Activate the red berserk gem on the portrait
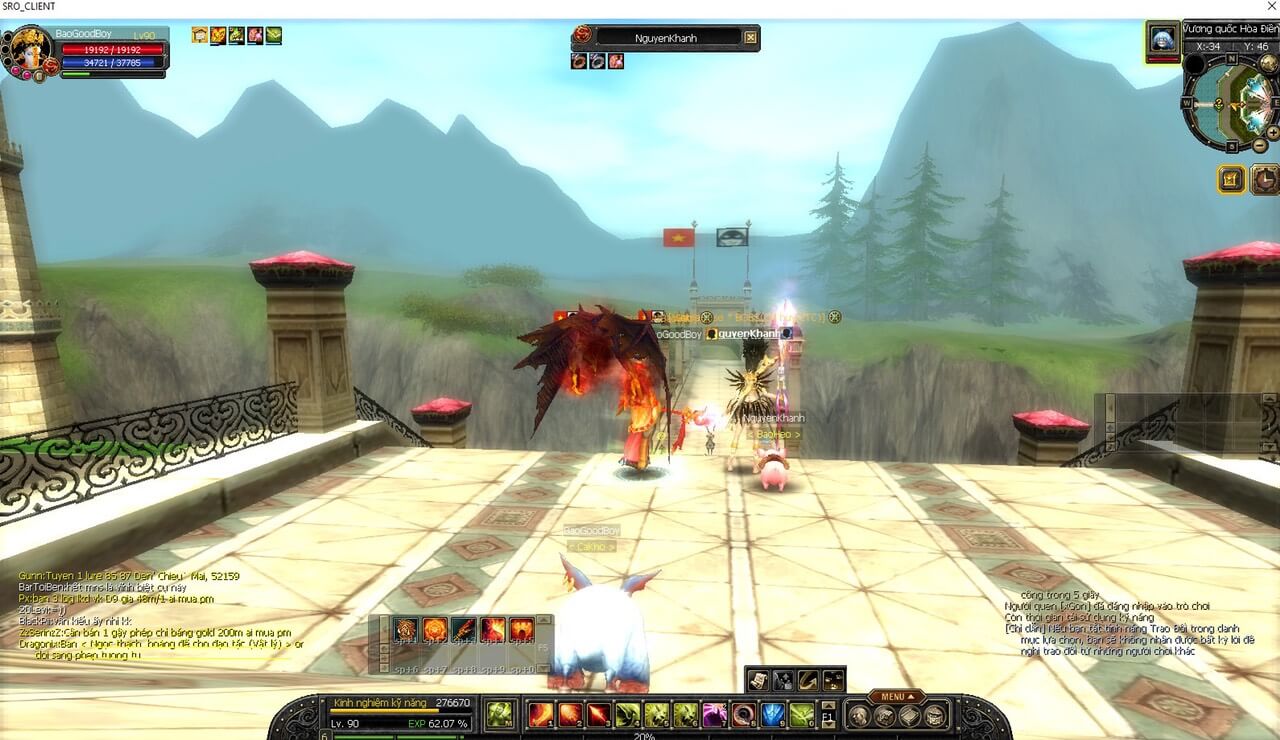The height and width of the screenshot is (740, 1280). (51, 64)
